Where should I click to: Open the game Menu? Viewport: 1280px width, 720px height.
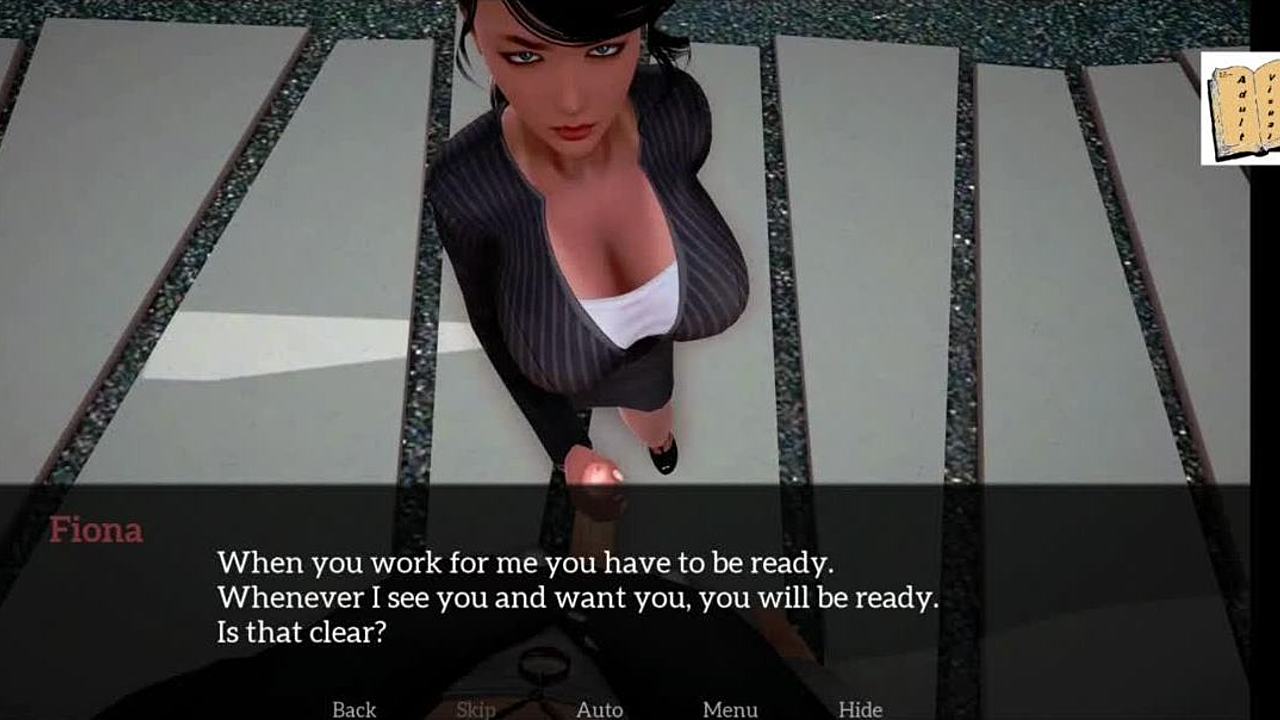[x=729, y=709]
